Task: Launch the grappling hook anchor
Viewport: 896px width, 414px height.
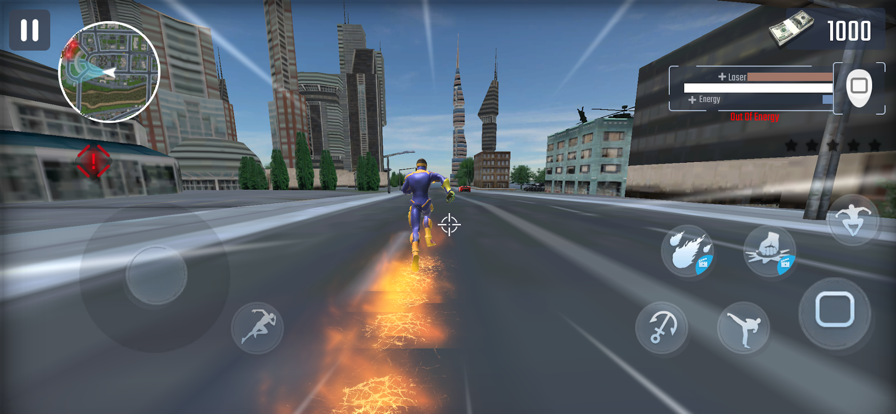Action: pos(662,328)
